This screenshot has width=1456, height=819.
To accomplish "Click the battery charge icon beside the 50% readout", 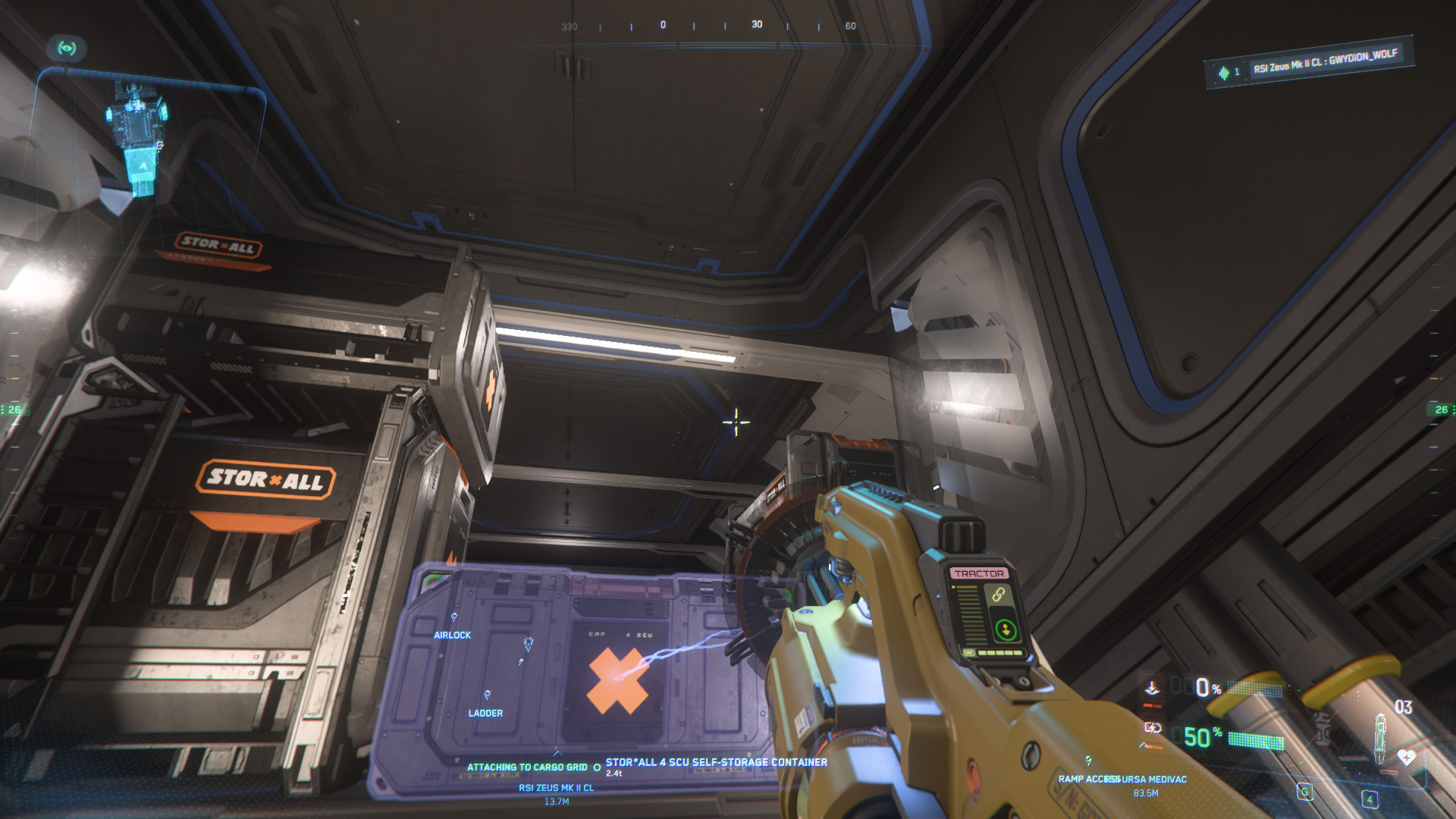I will click(x=1153, y=729).
